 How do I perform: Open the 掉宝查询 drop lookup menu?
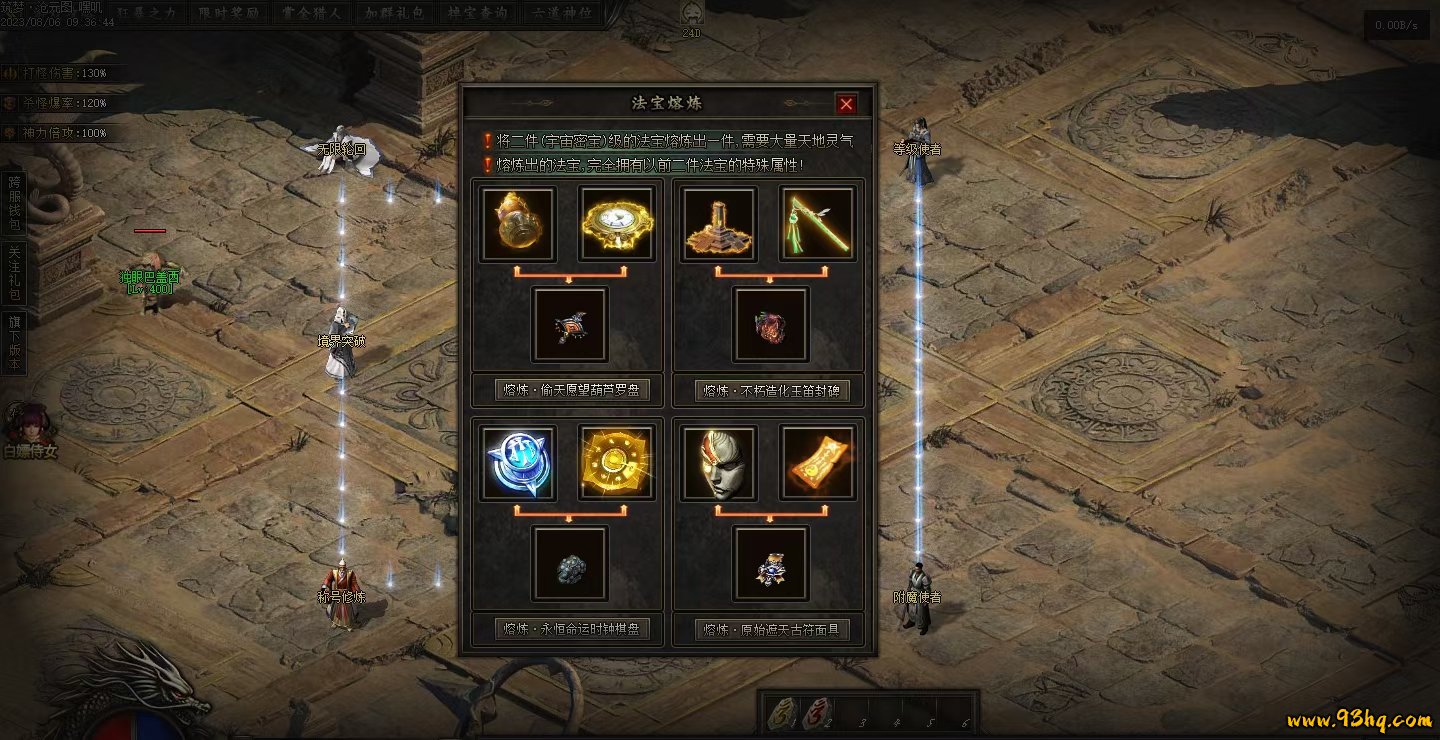pyautogui.click(x=477, y=14)
